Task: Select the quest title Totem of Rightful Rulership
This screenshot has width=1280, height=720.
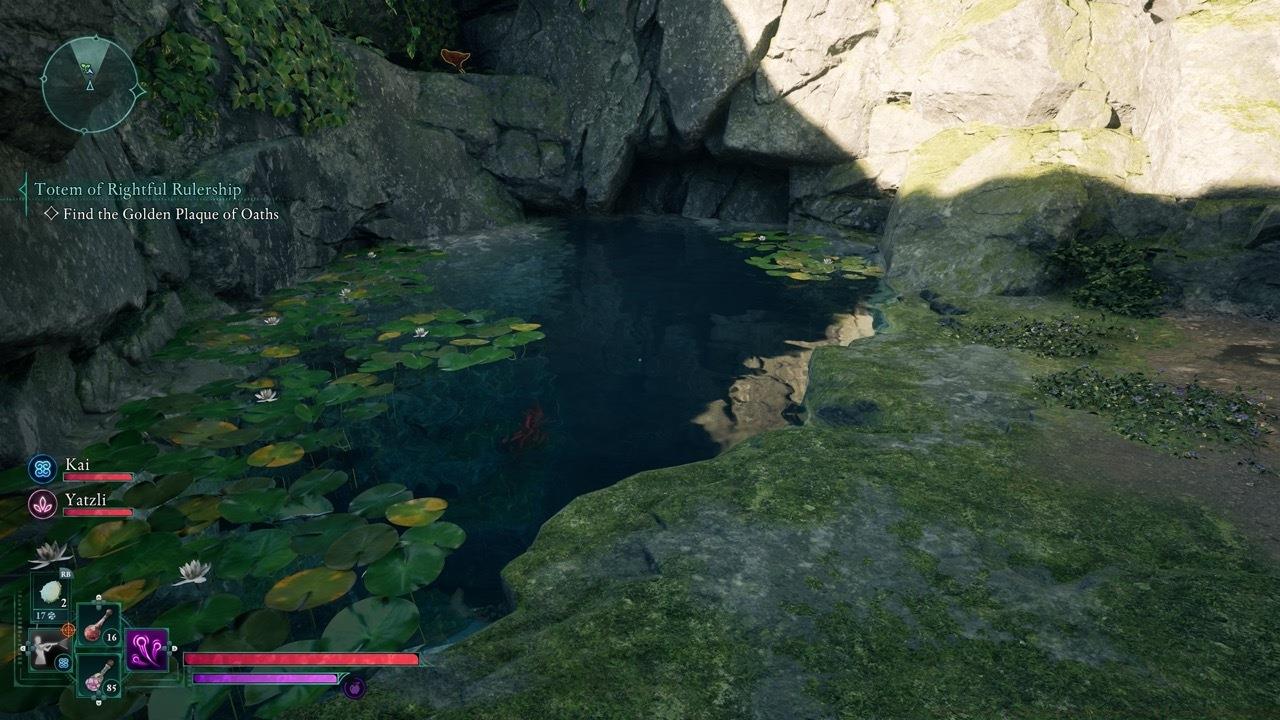Action: (x=138, y=190)
